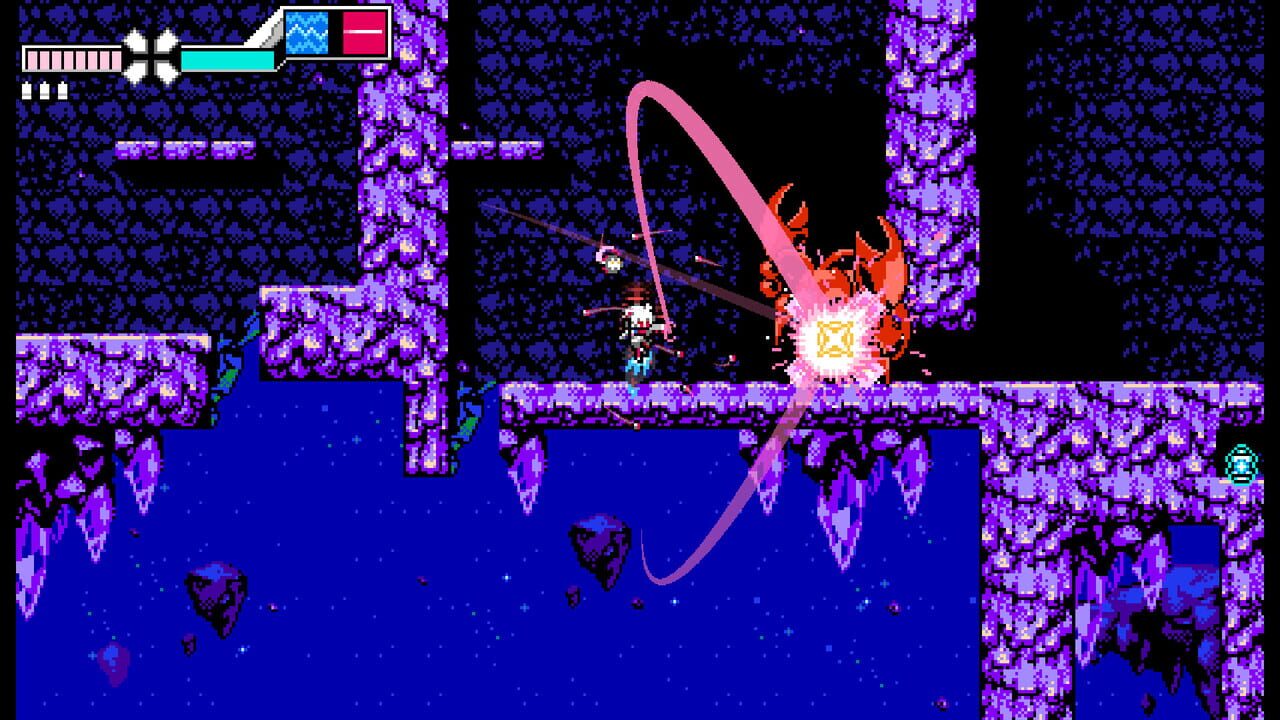
Task: Click the third white capsule under health bar
Action: tap(61, 90)
